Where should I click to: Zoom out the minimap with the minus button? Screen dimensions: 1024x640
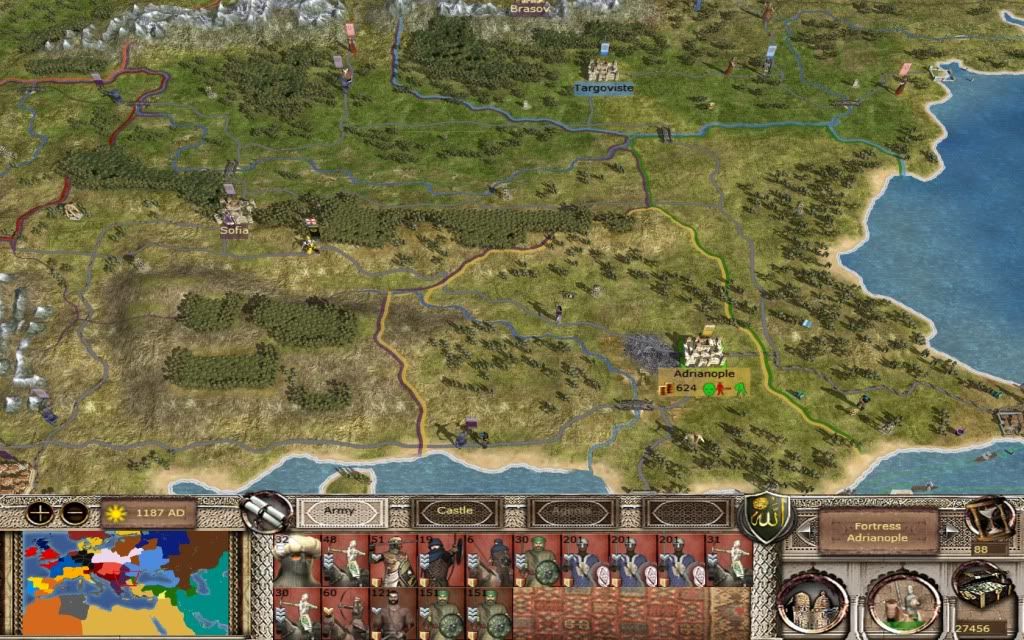72,514
